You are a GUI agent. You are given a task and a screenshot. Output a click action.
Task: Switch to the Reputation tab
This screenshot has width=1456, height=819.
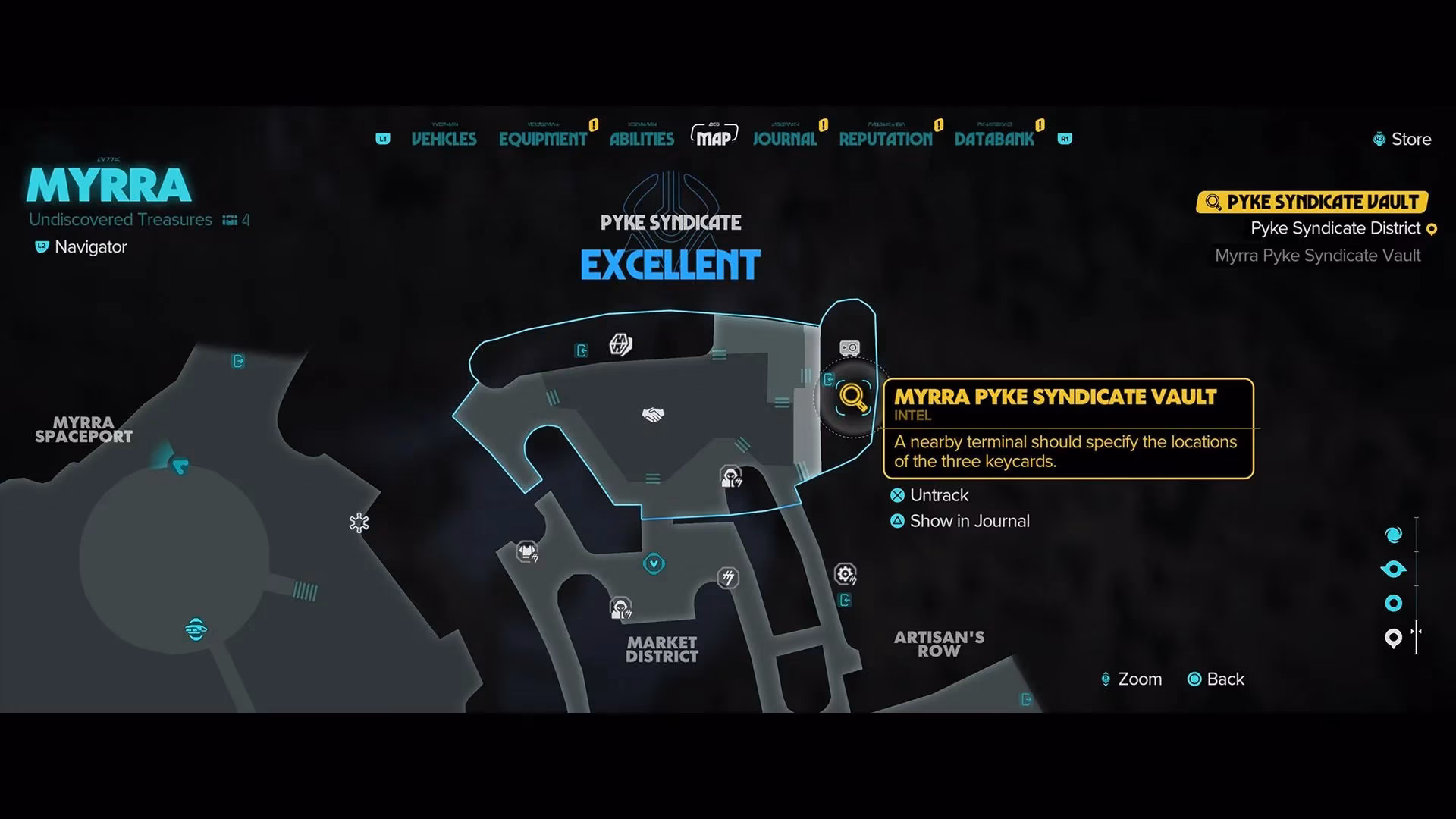pyautogui.click(x=885, y=138)
